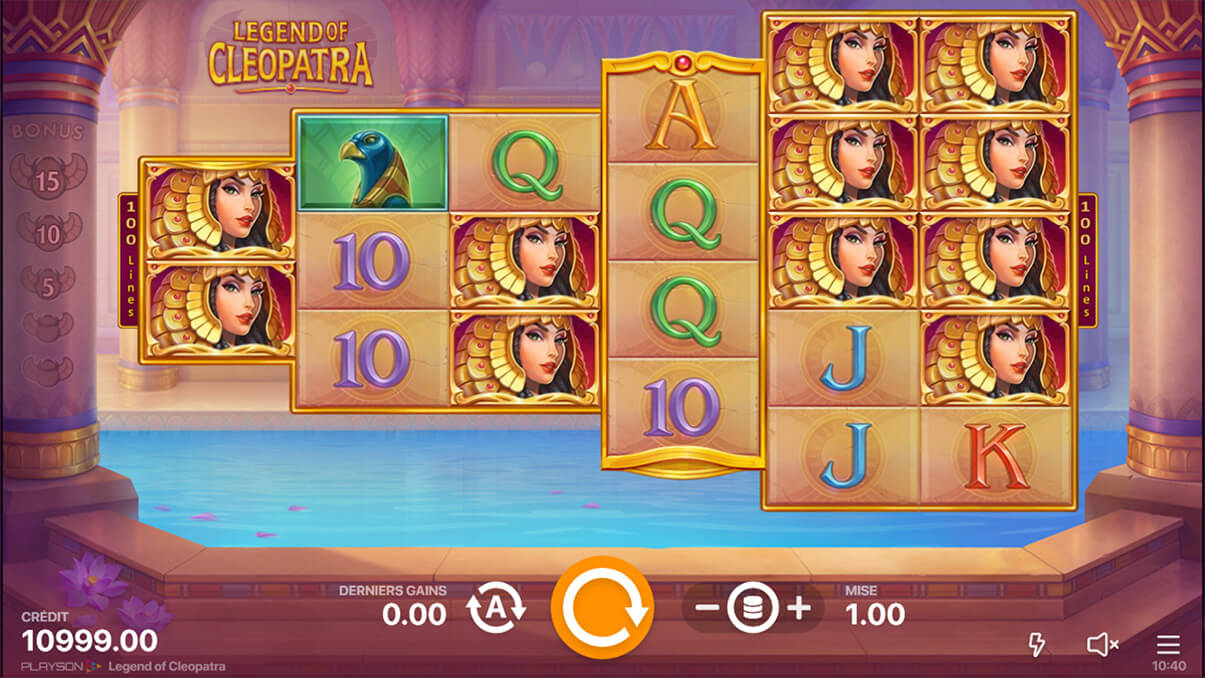Increase the bet with the plus button
This screenshot has height=678, width=1205.
(799, 608)
